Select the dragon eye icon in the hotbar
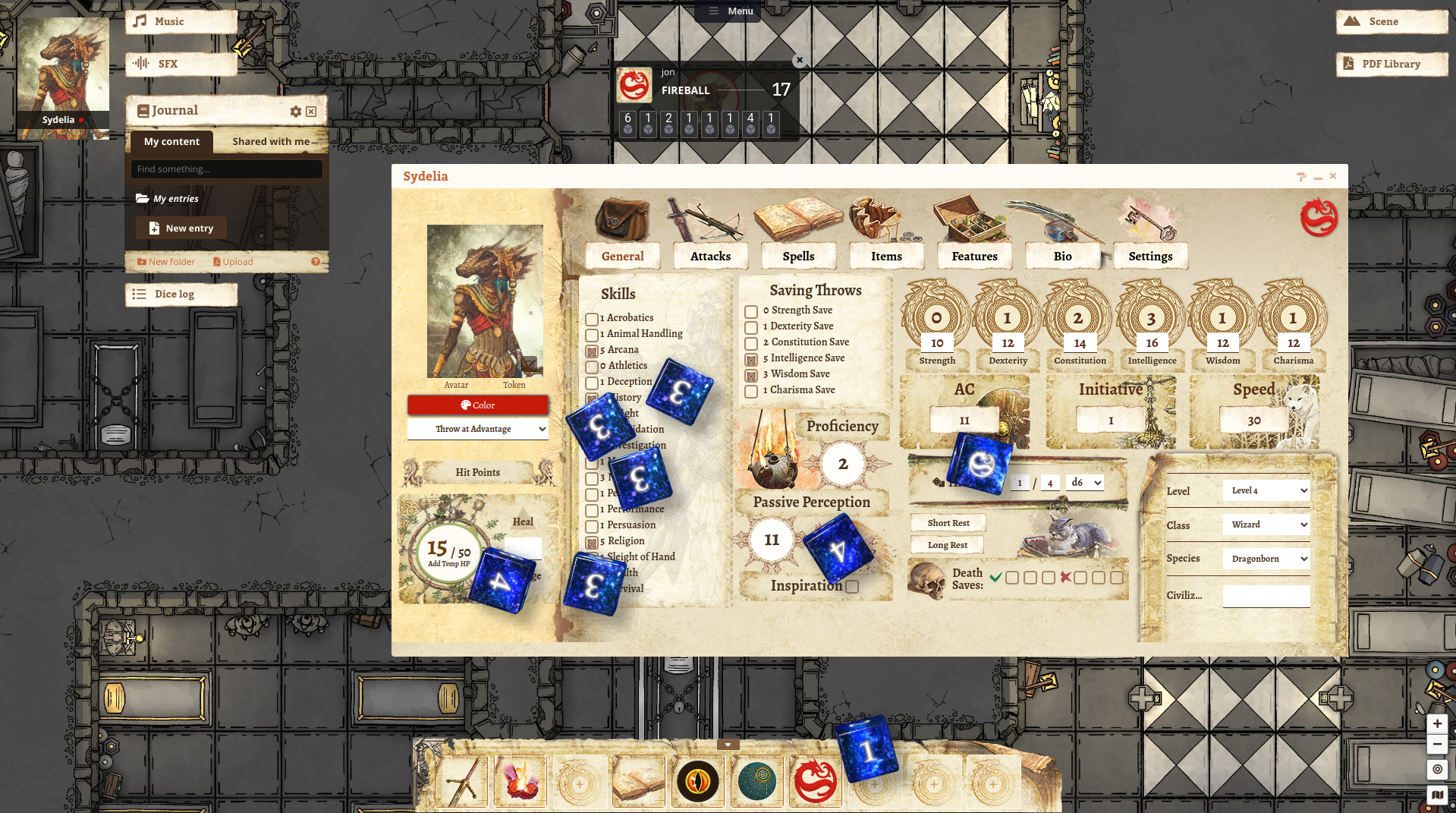 pyautogui.click(x=697, y=780)
